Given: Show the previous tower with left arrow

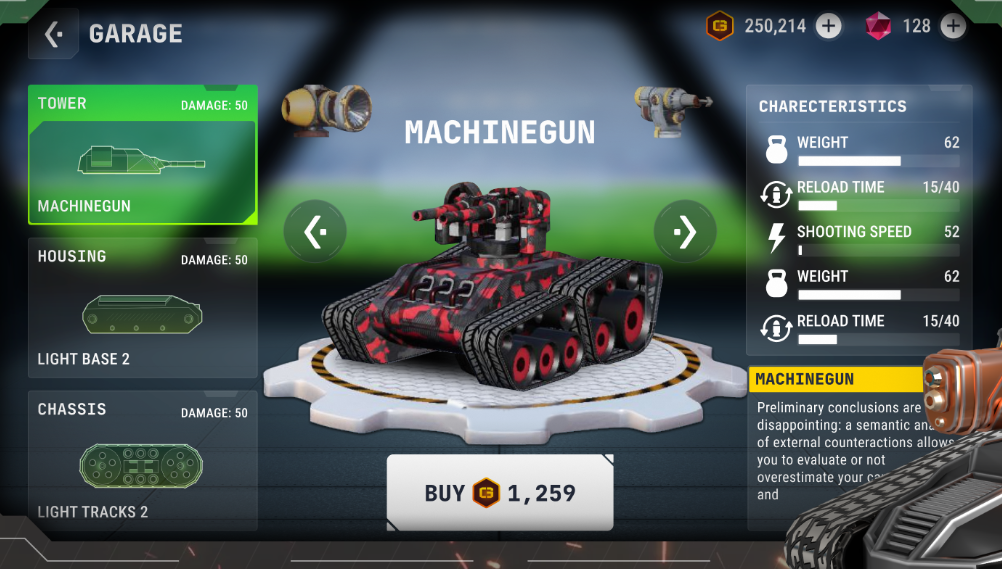Looking at the screenshot, I should coord(315,232).
